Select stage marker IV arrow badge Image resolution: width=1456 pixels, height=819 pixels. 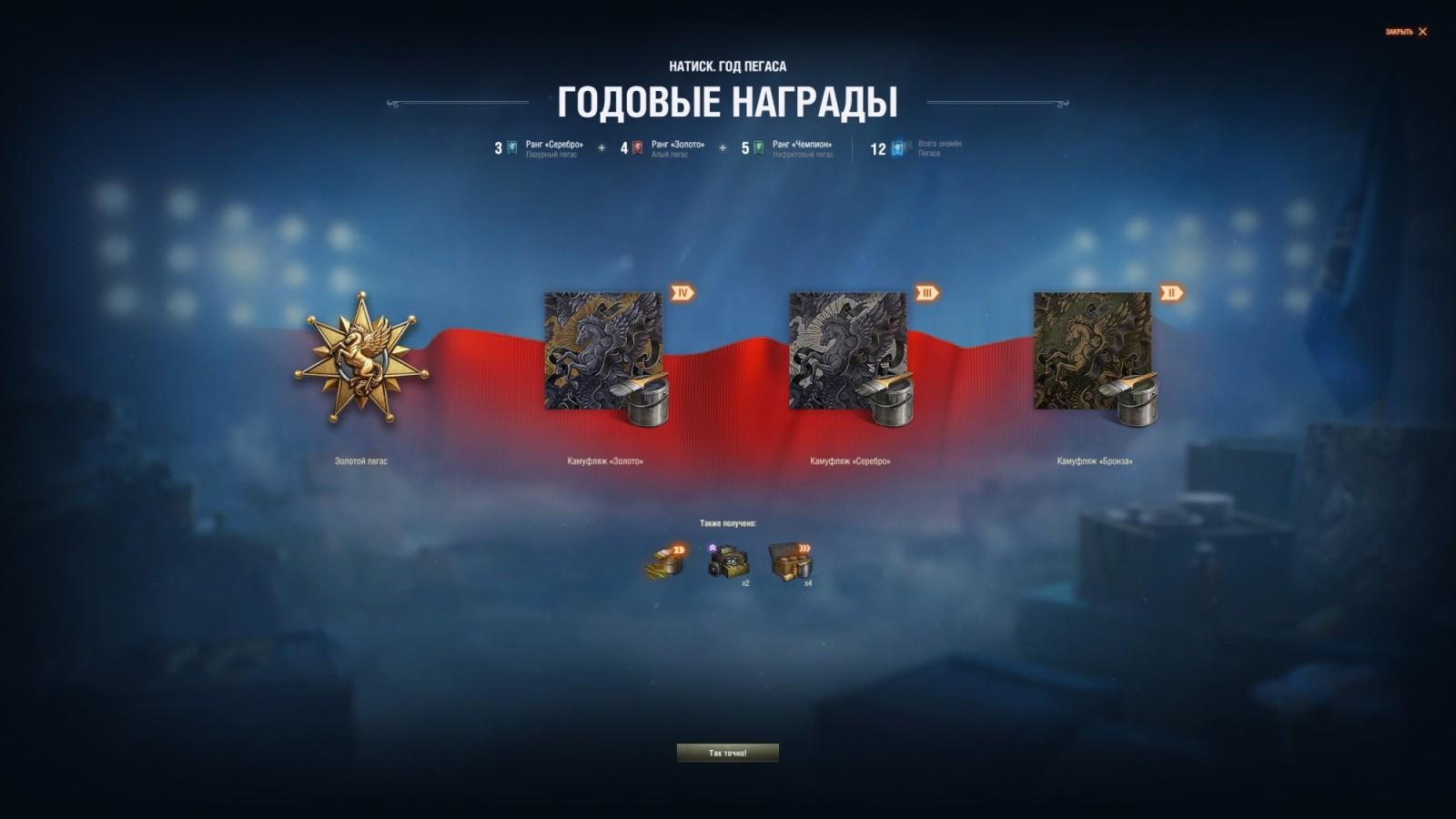point(682,293)
